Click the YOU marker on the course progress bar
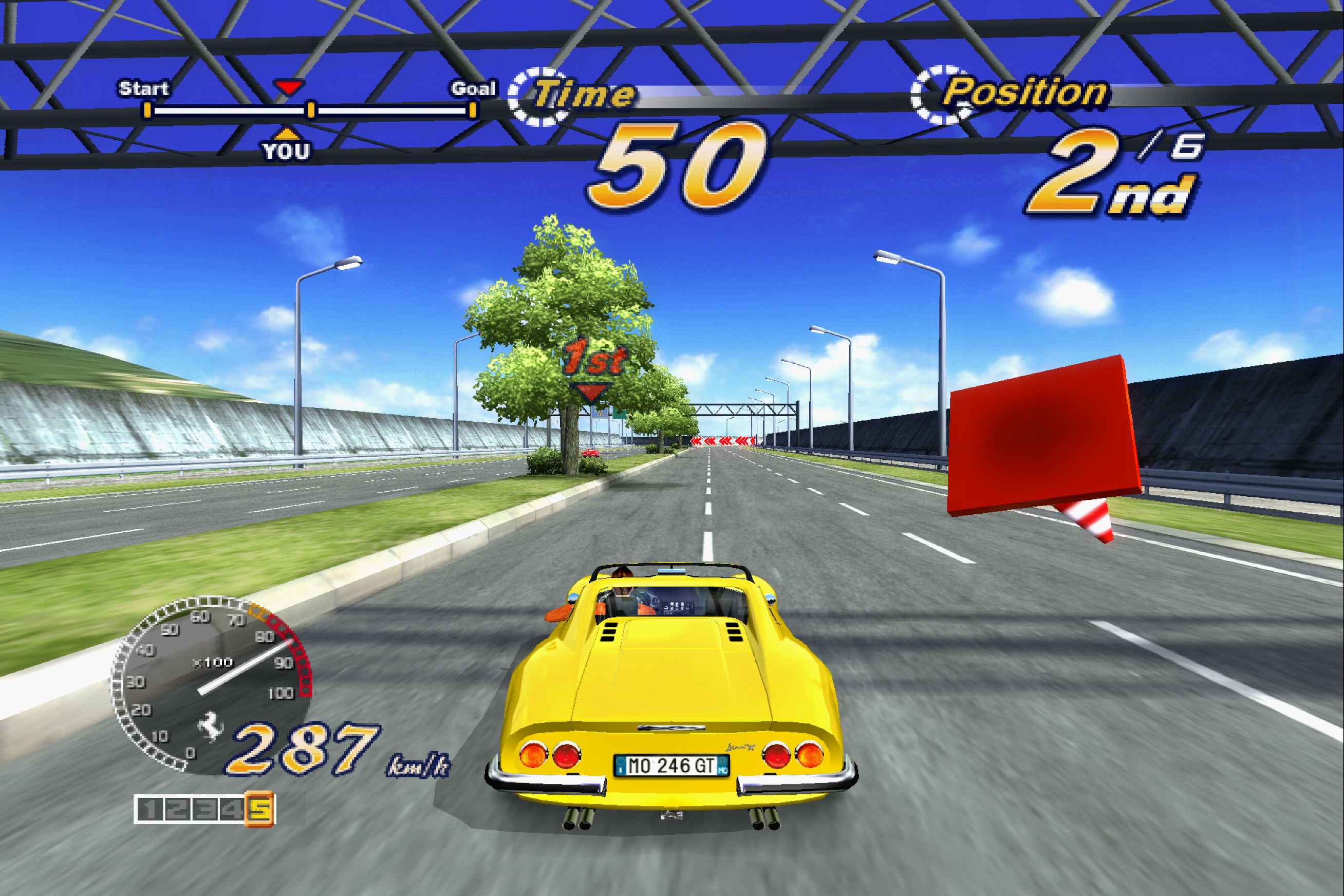Screen dimensions: 1344x896 (286, 145)
